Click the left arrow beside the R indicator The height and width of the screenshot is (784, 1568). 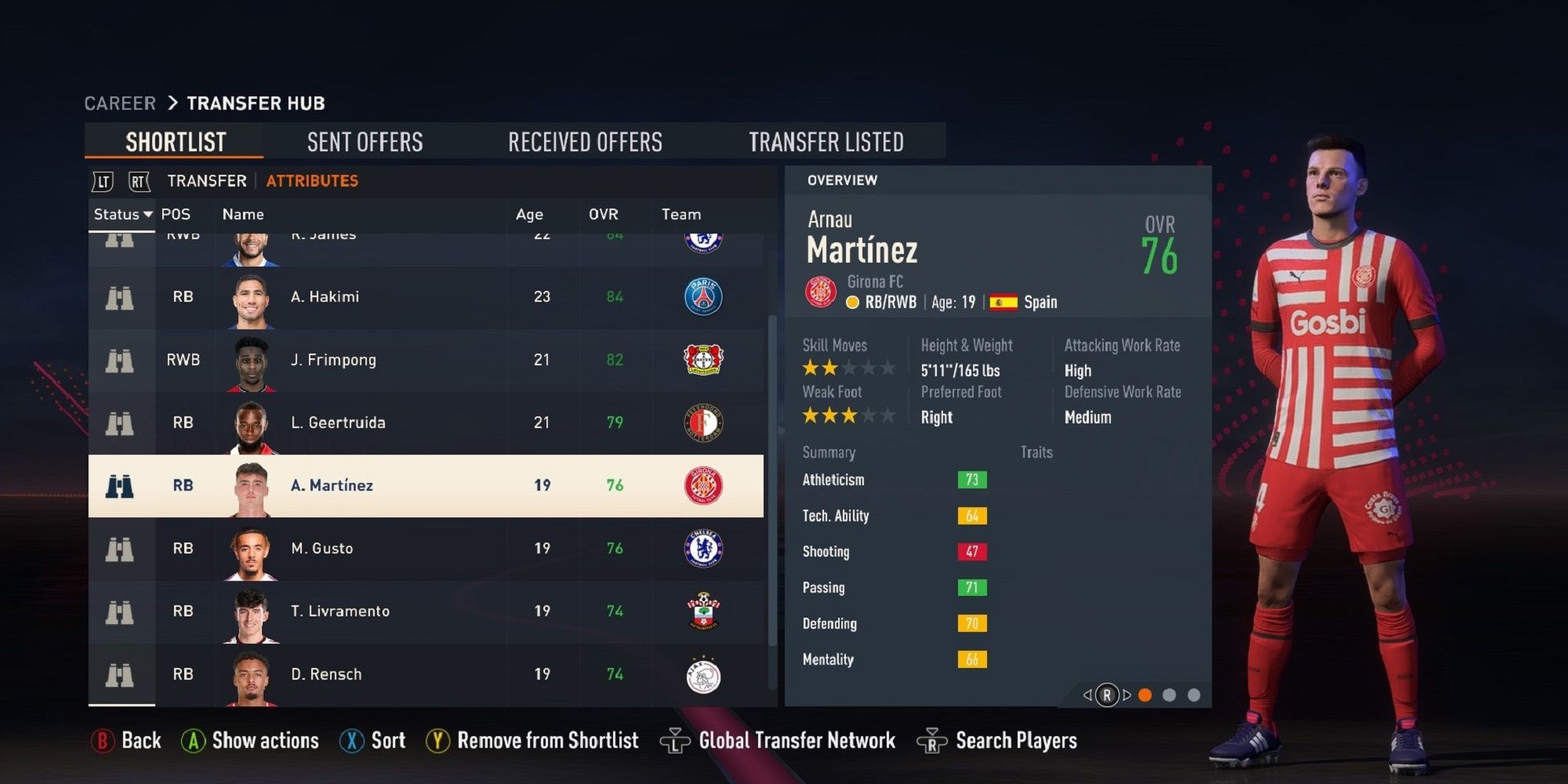pyautogui.click(x=1087, y=694)
